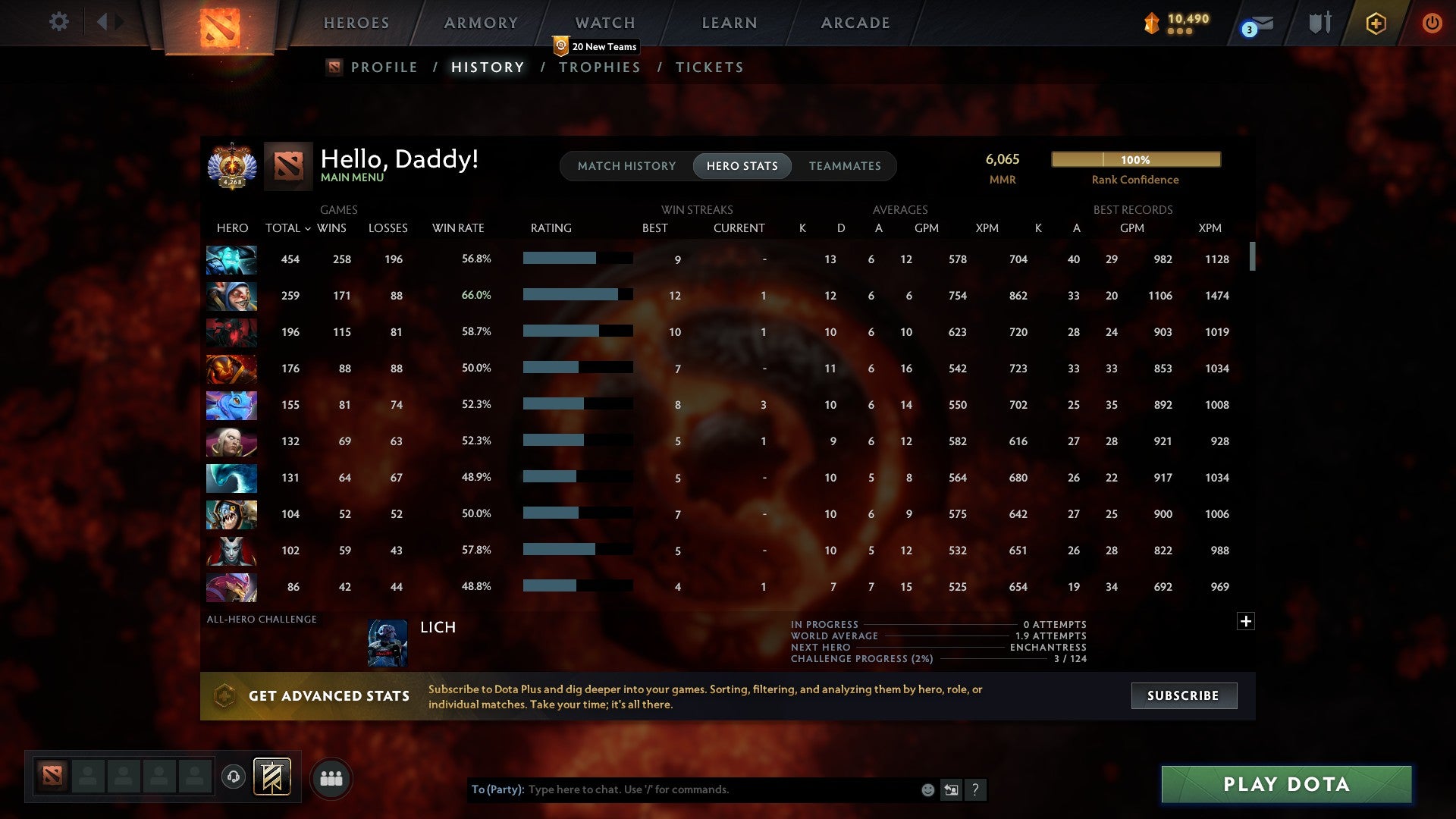Open the friends list icon near party slots
The image size is (1456, 819).
(x=330, y=778)
